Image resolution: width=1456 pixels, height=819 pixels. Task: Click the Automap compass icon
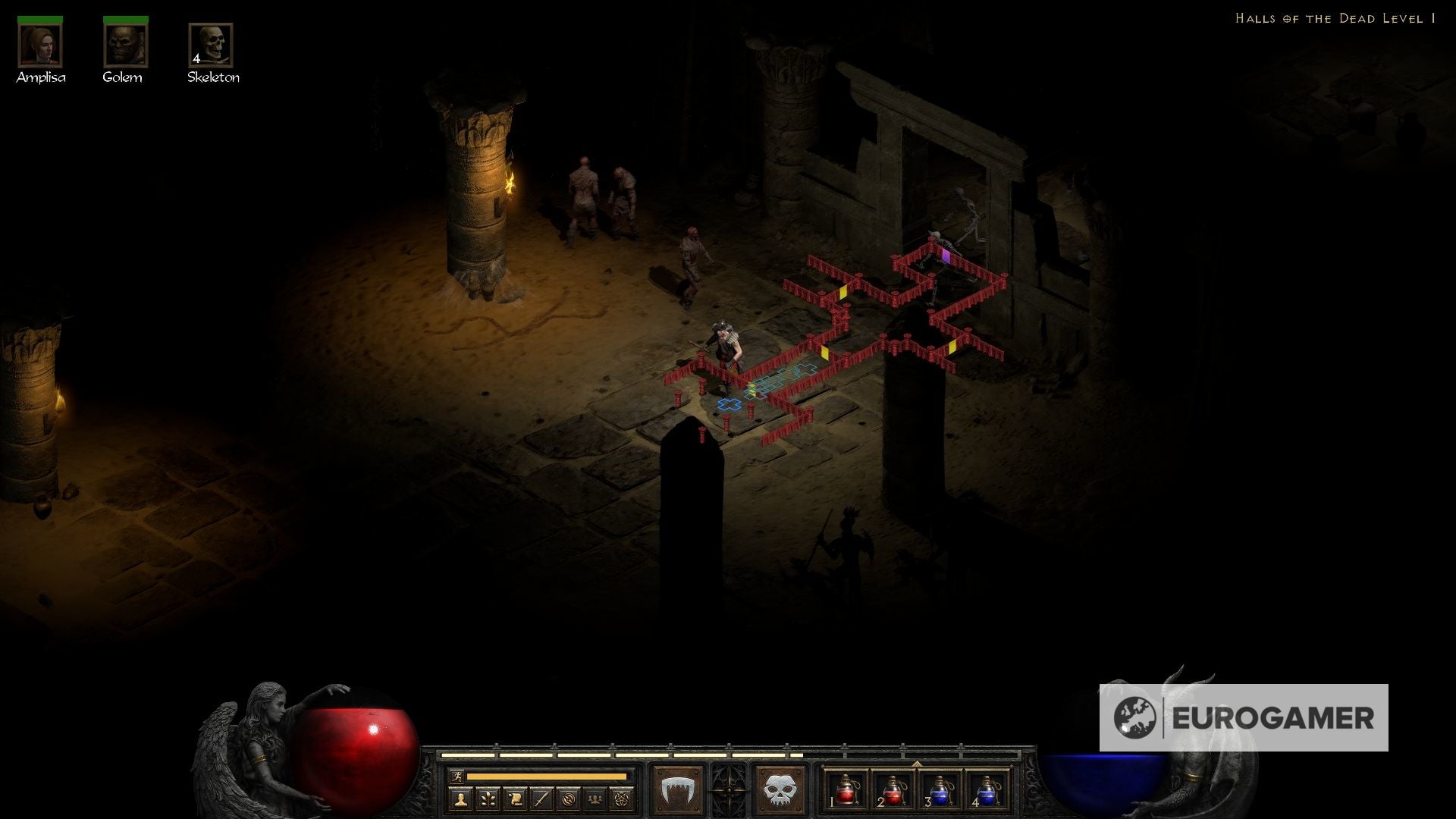tap(569, 799)
